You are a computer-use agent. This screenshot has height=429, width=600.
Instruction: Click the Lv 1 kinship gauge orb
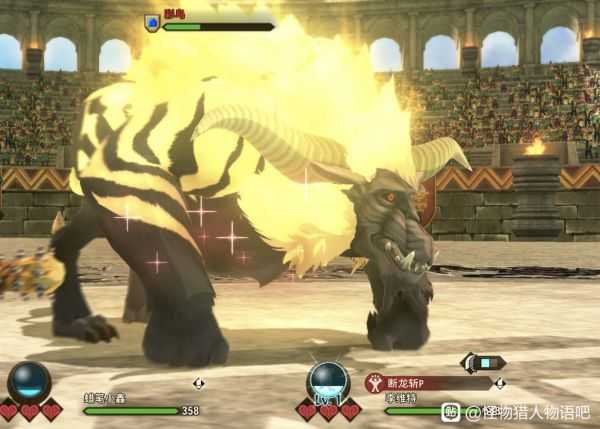tap(328, 382)
